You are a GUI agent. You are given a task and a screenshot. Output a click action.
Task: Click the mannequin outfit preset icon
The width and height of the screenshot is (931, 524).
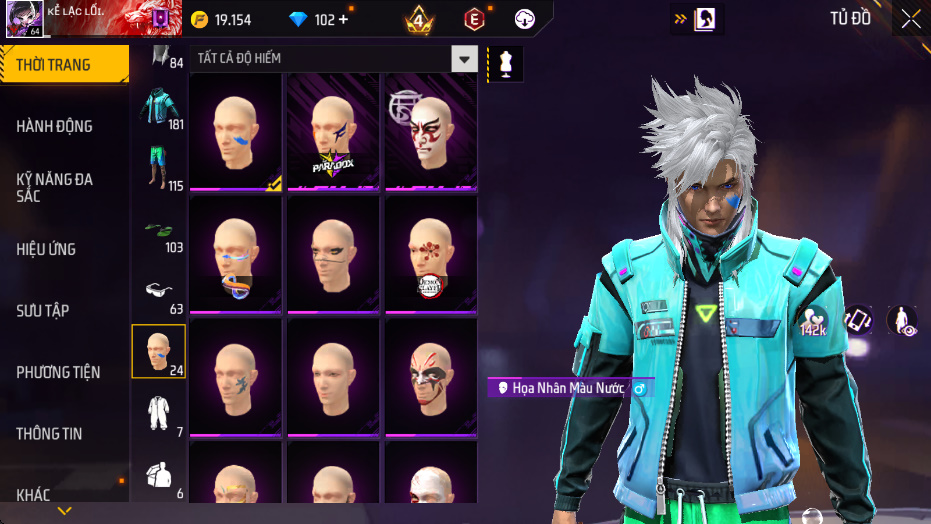pyautogui.click(x=505, y=64)
